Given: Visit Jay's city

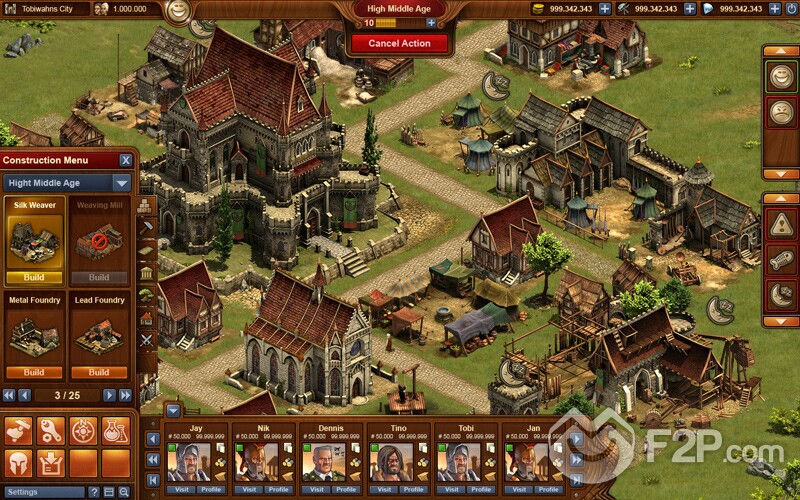Looking at the screenshot, I should tap(183, 490).
